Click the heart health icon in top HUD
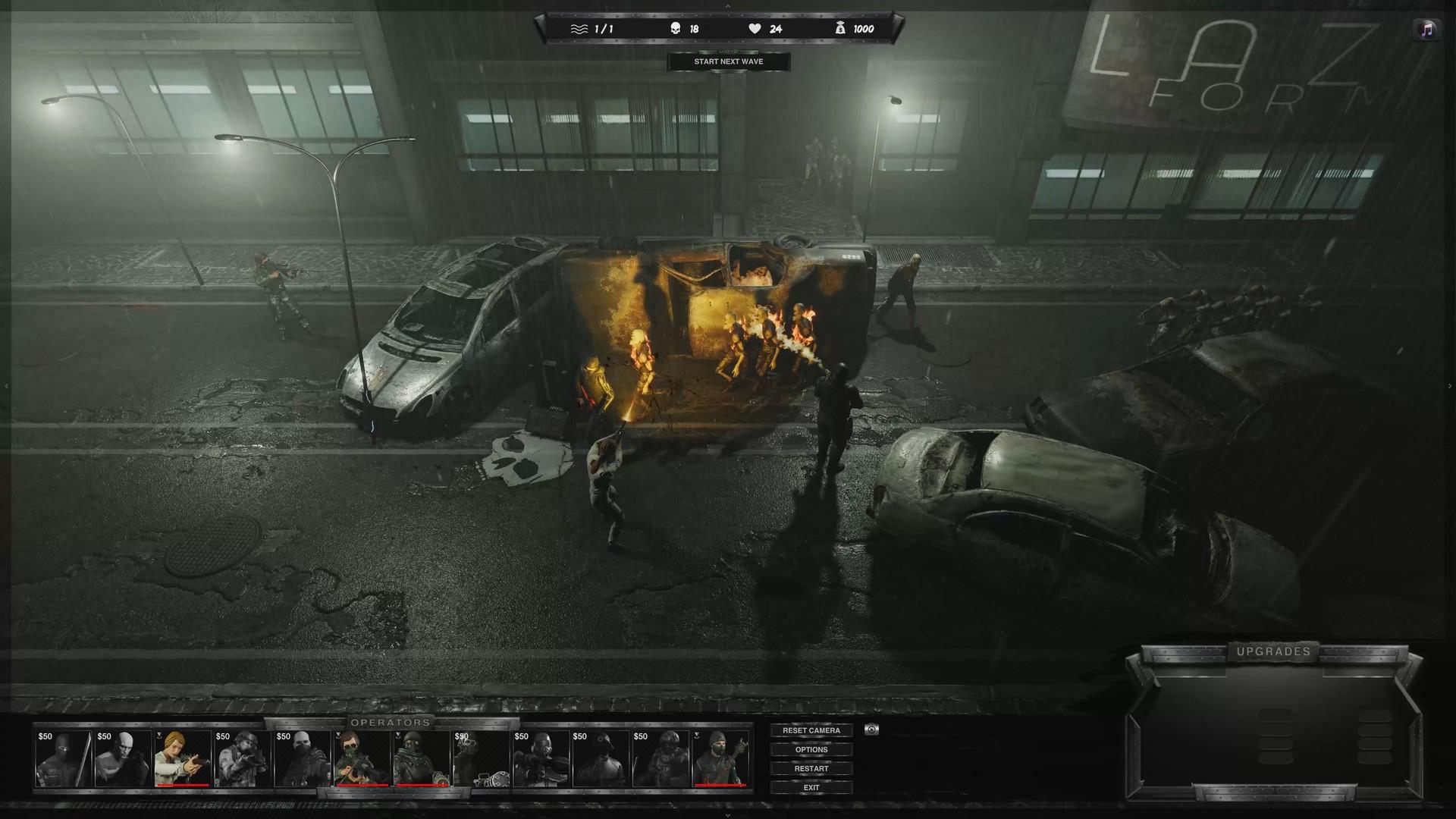Viewport: 1456px width, 819px height. coord(754,28)
